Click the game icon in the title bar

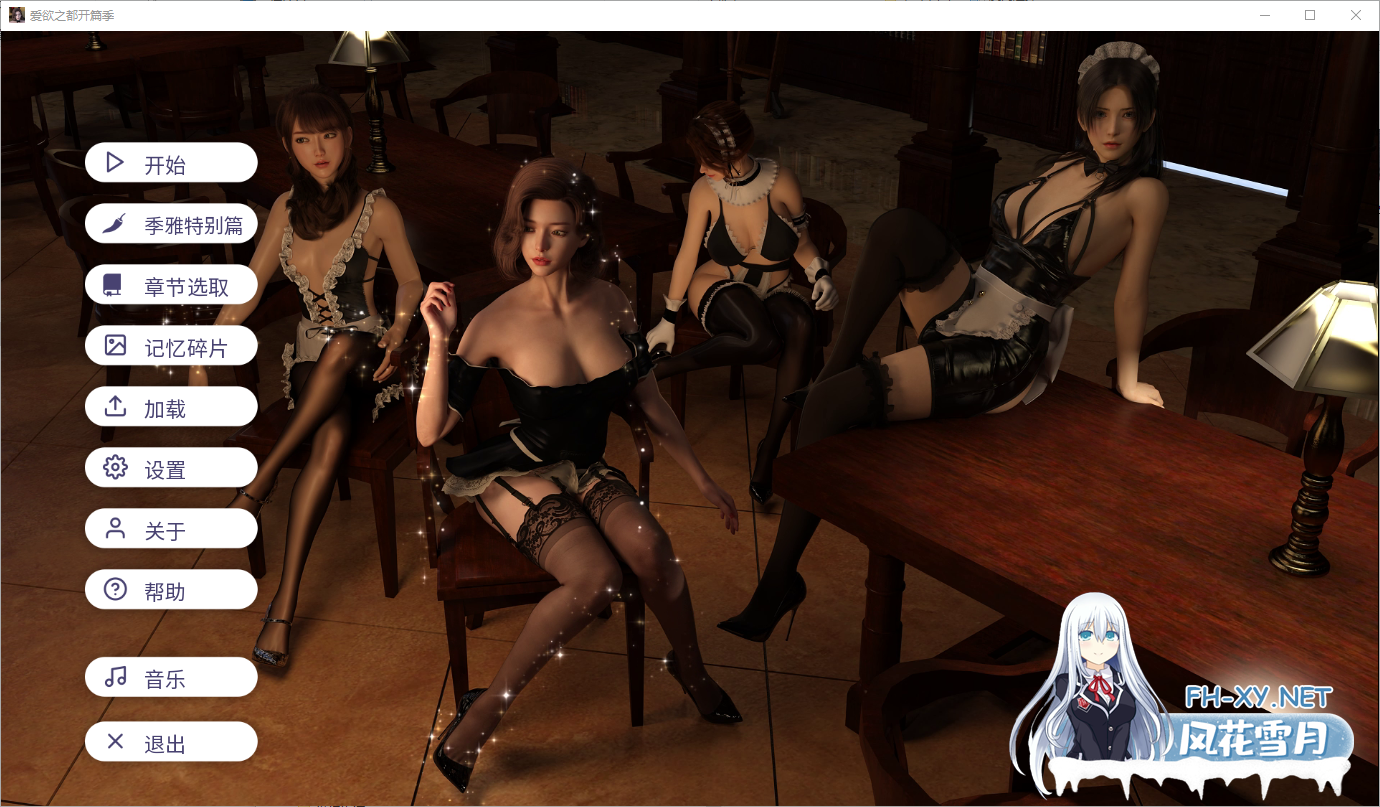tap(16, 15)
